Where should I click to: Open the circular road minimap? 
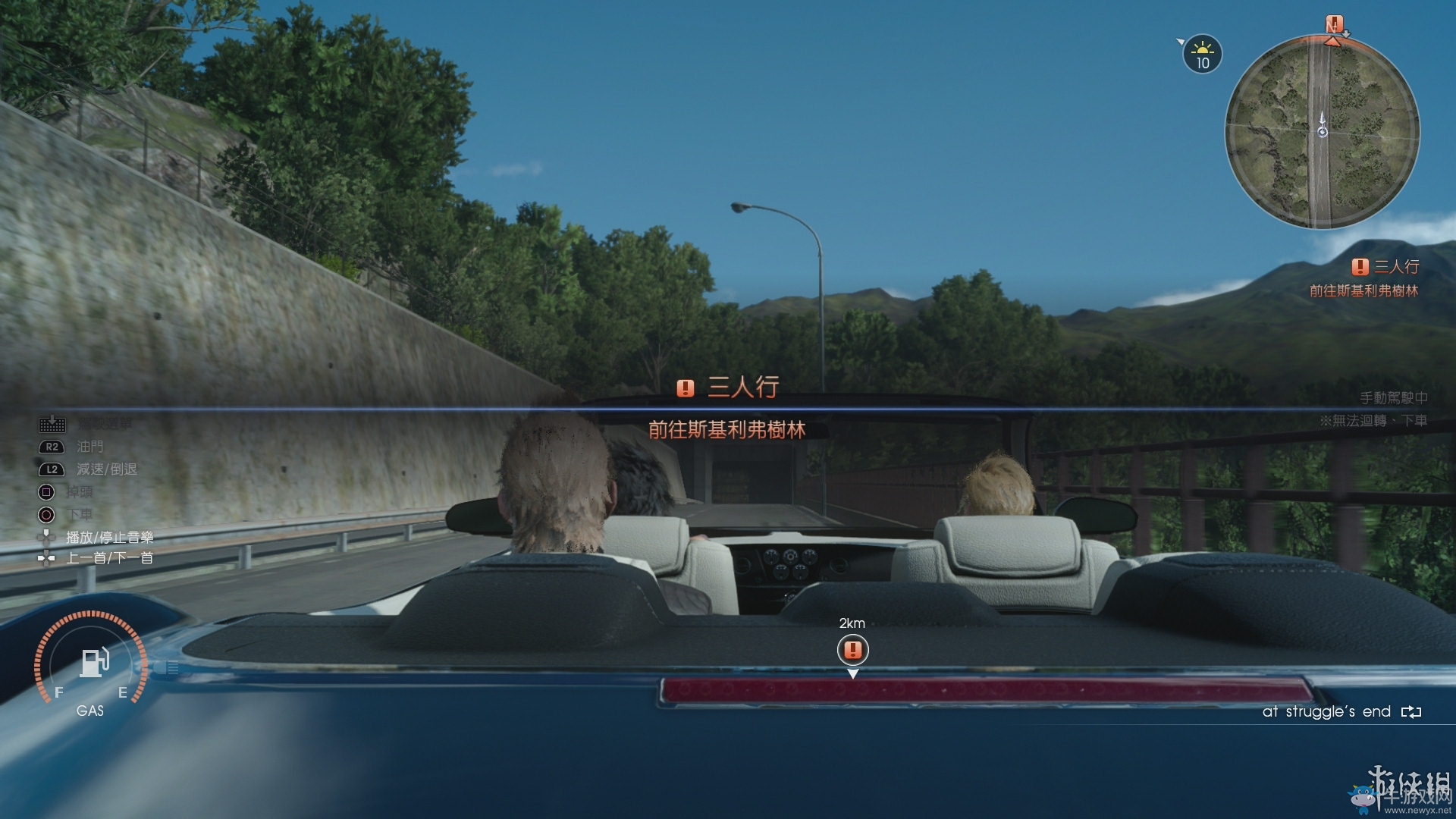tap(1322, 133)
